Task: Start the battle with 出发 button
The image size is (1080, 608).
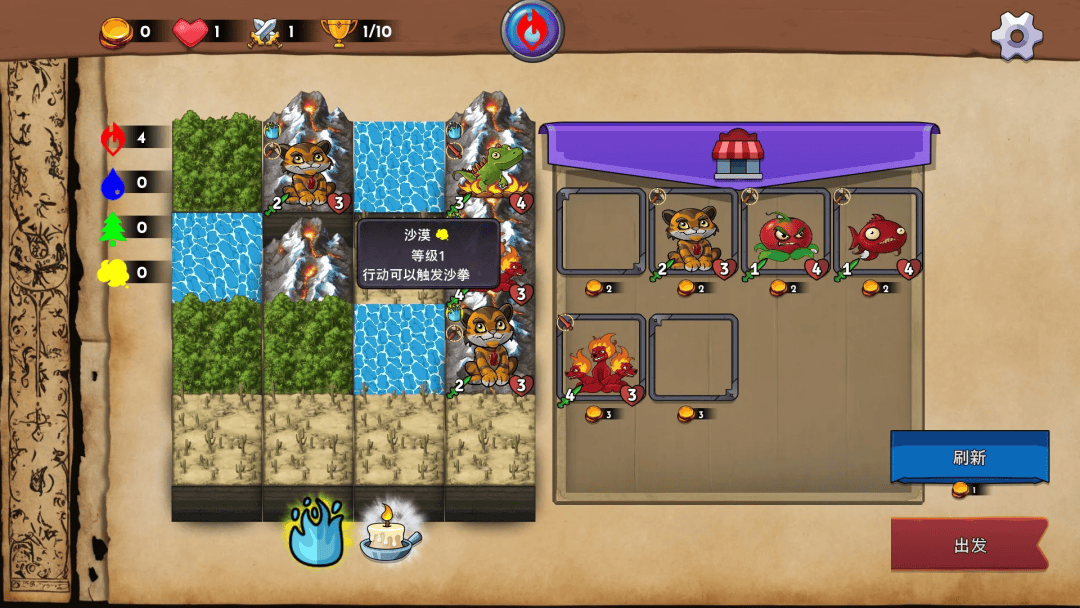Action: [969, 545]
